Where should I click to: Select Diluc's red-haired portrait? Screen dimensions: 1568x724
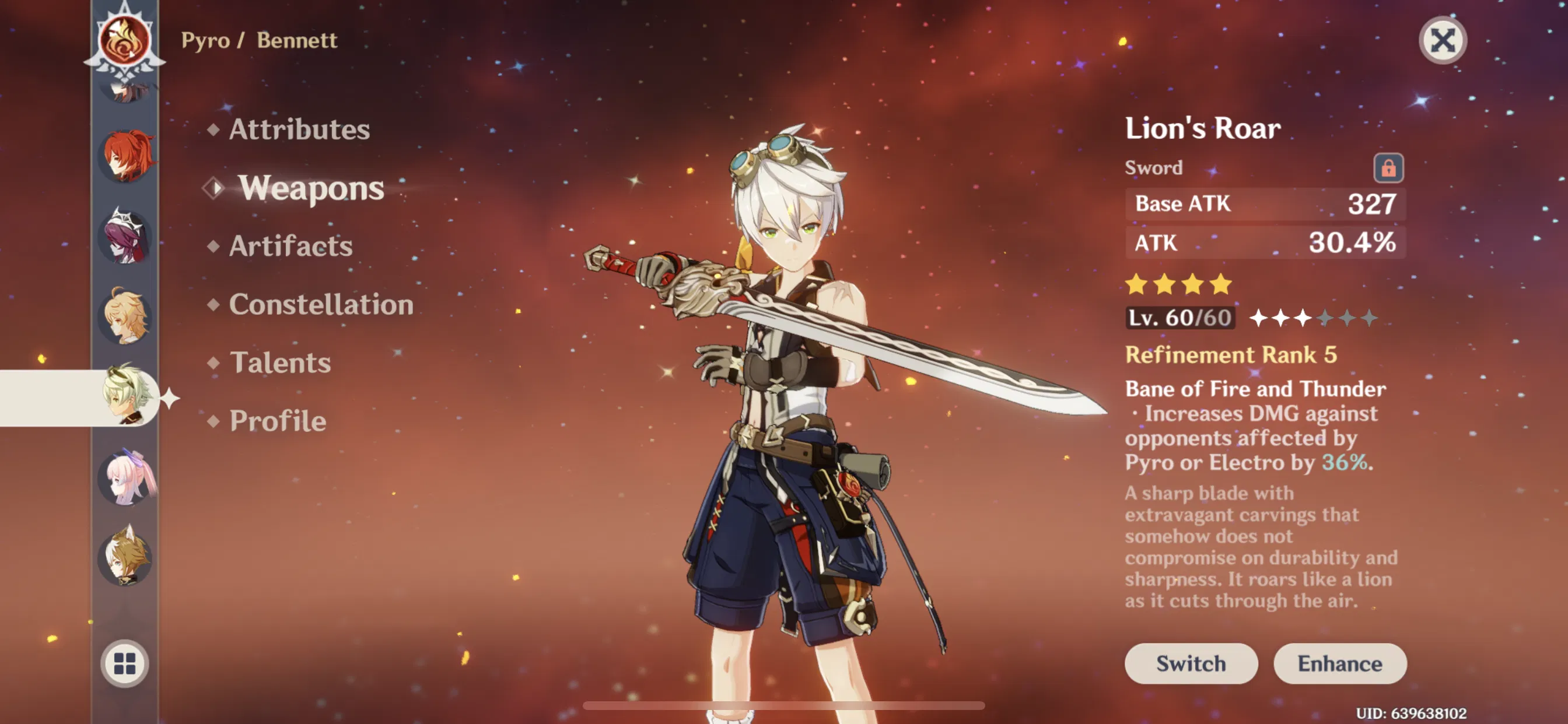point(126,156)
